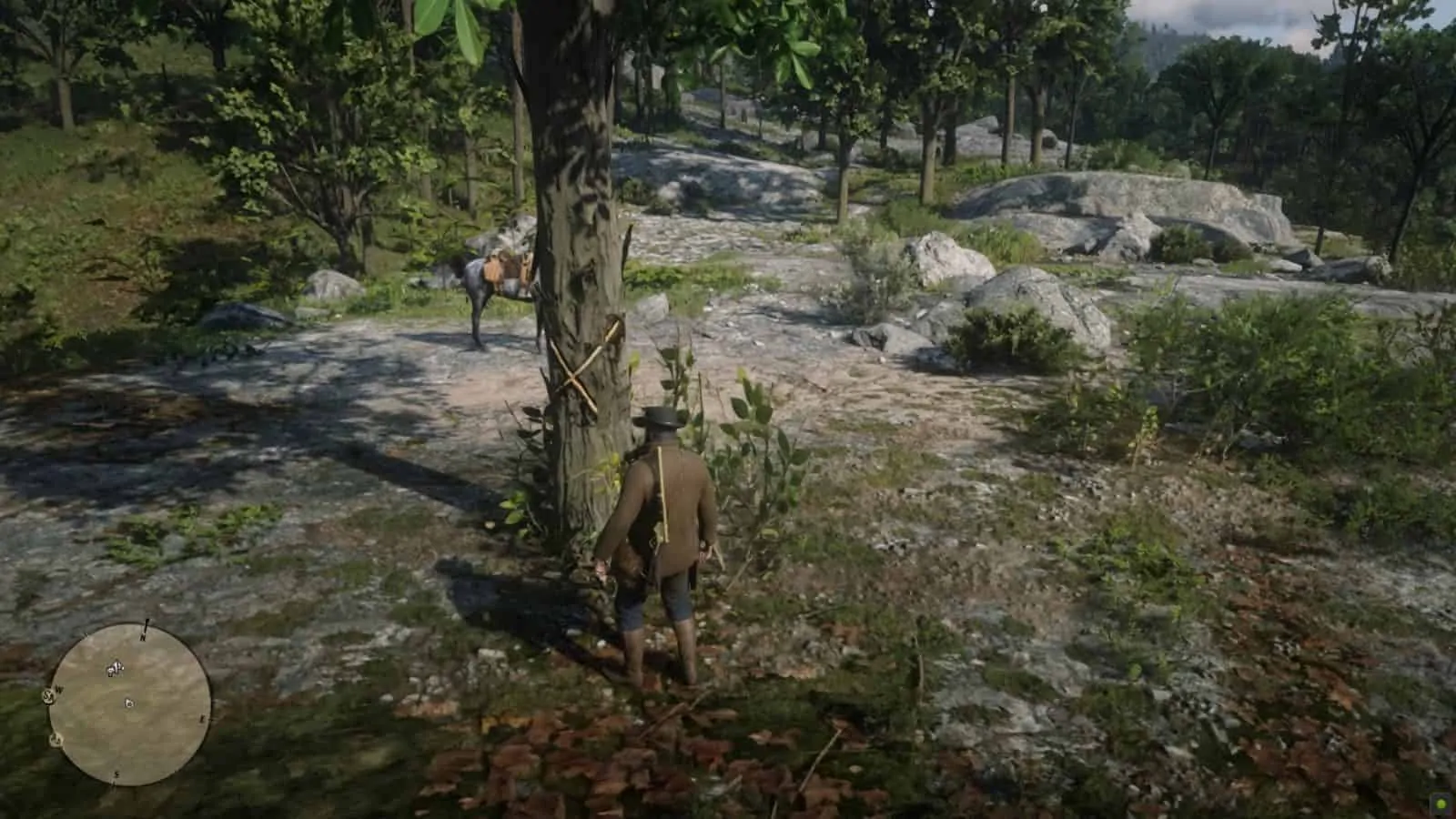The width and height of the screenshot is (1456, 819).
Task: Click the W compass letter on the minimap
Action: [x=58, y=690]
